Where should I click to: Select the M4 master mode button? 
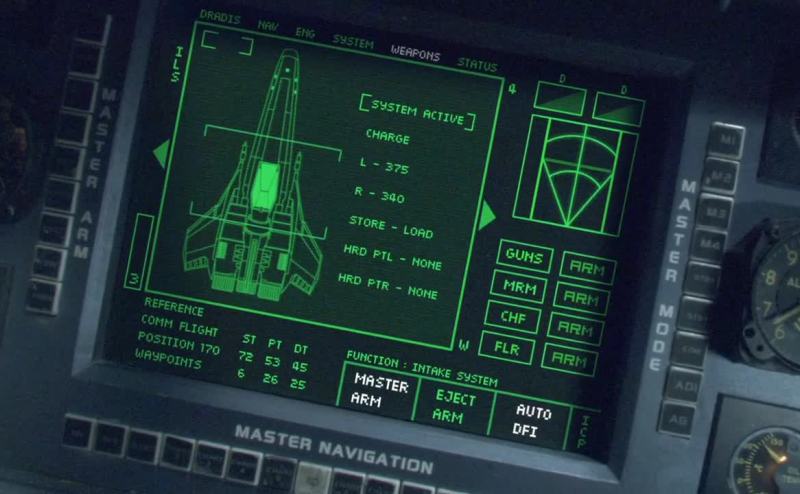point(711,243)
